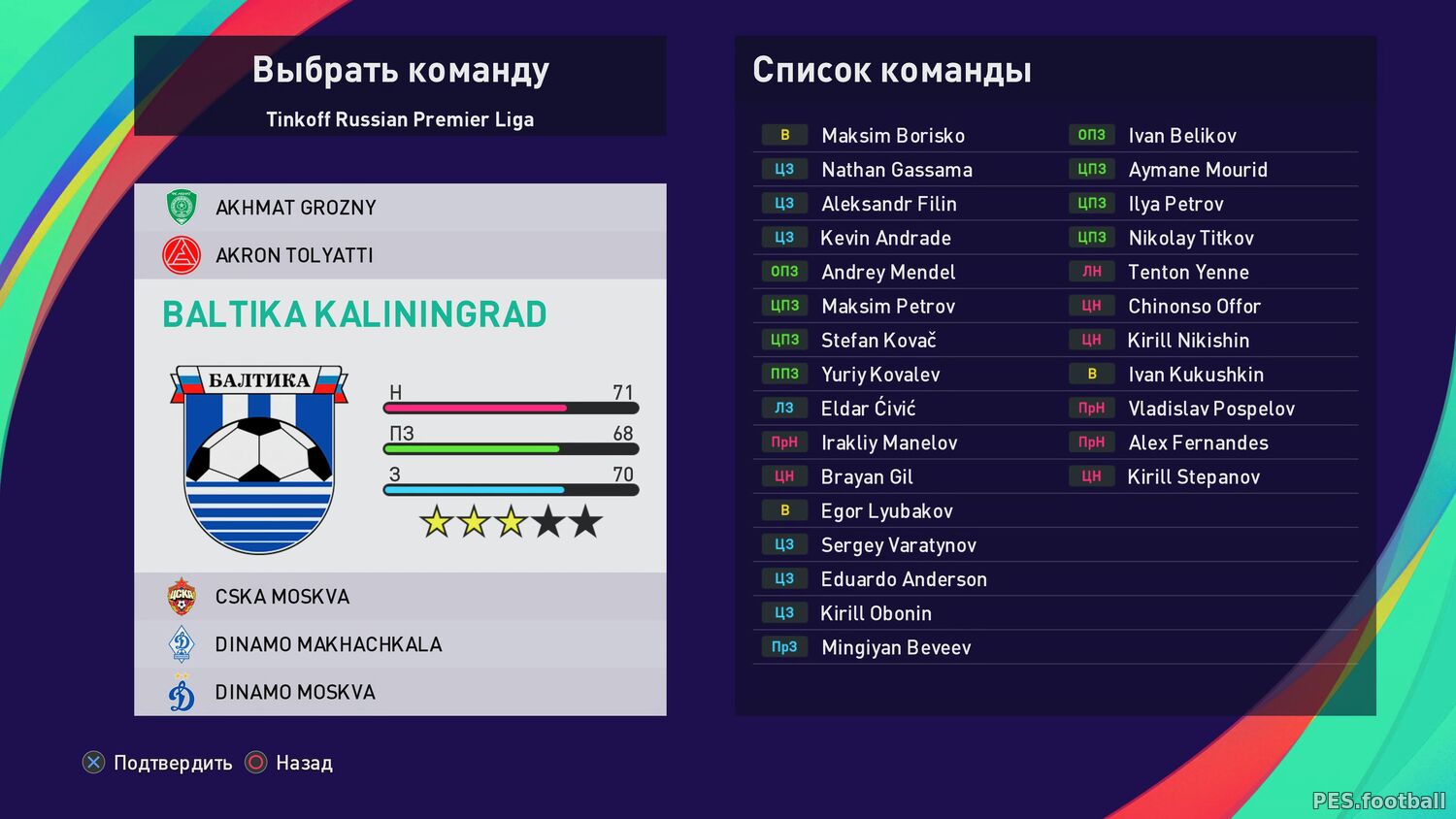Choose Chinonso Offor from squad
Viewport: 1456px width, 819px height.
click(1193, 307)
